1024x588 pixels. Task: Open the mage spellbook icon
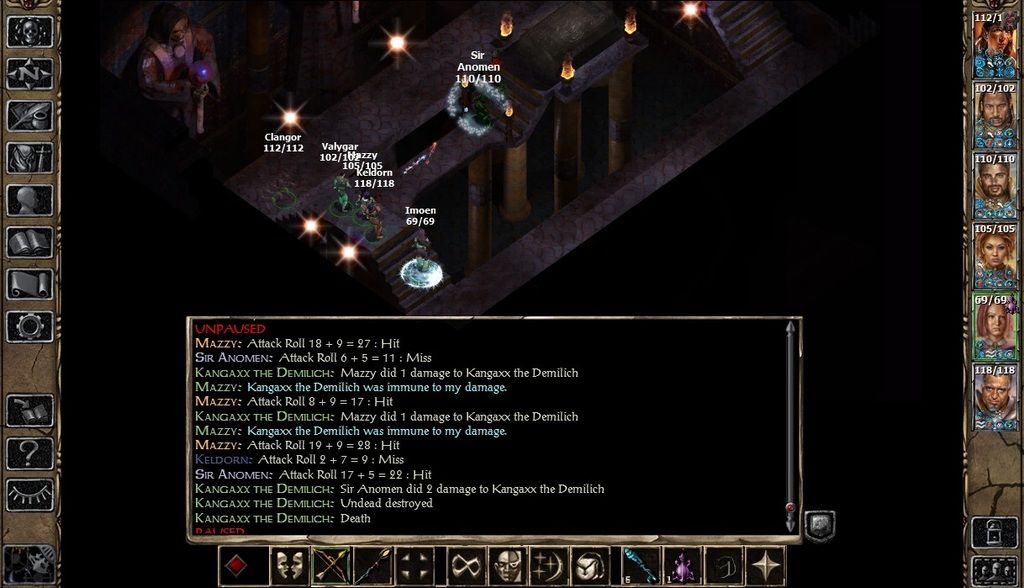(29, 242)
